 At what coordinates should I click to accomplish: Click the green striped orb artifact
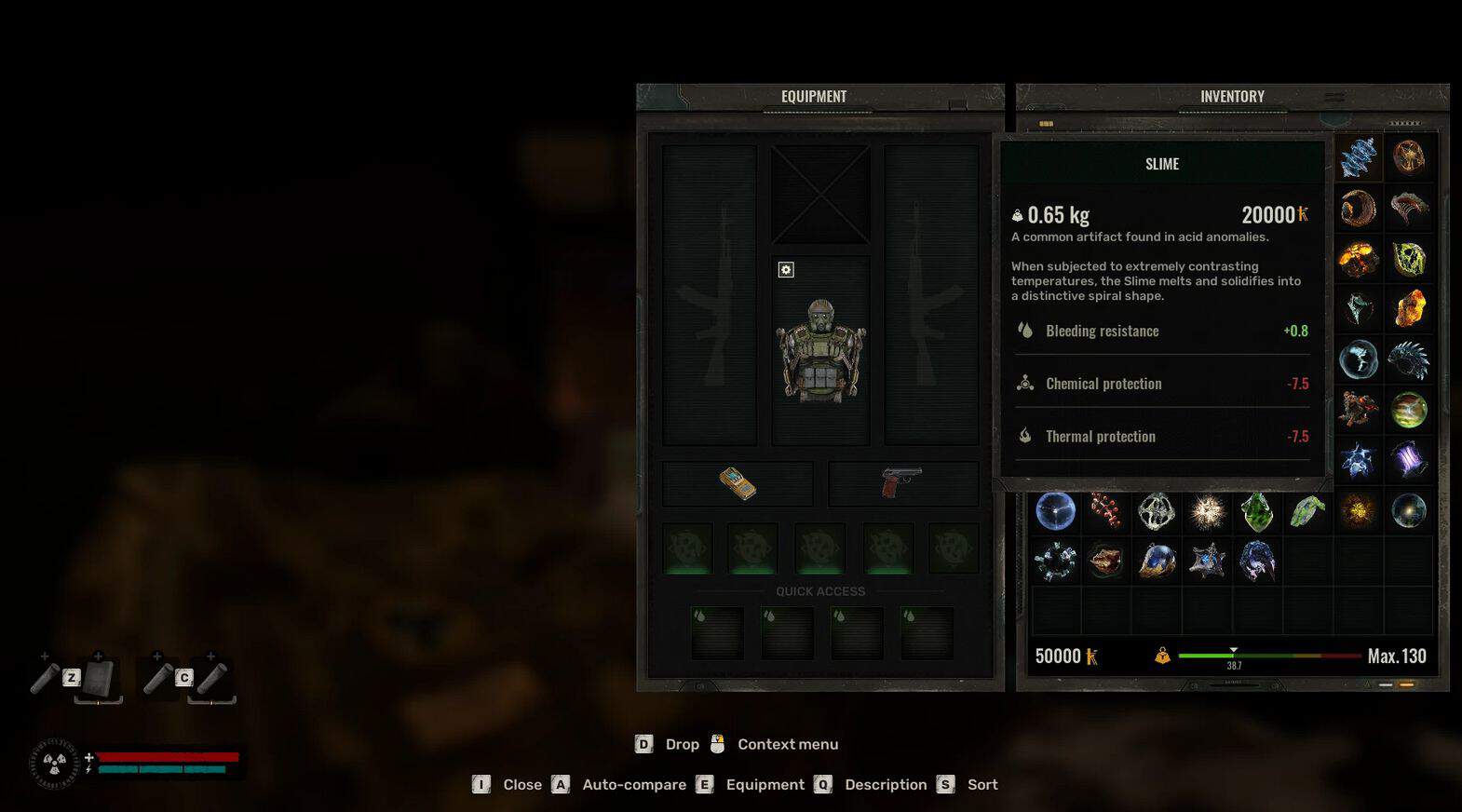(x=1409, y=410)
